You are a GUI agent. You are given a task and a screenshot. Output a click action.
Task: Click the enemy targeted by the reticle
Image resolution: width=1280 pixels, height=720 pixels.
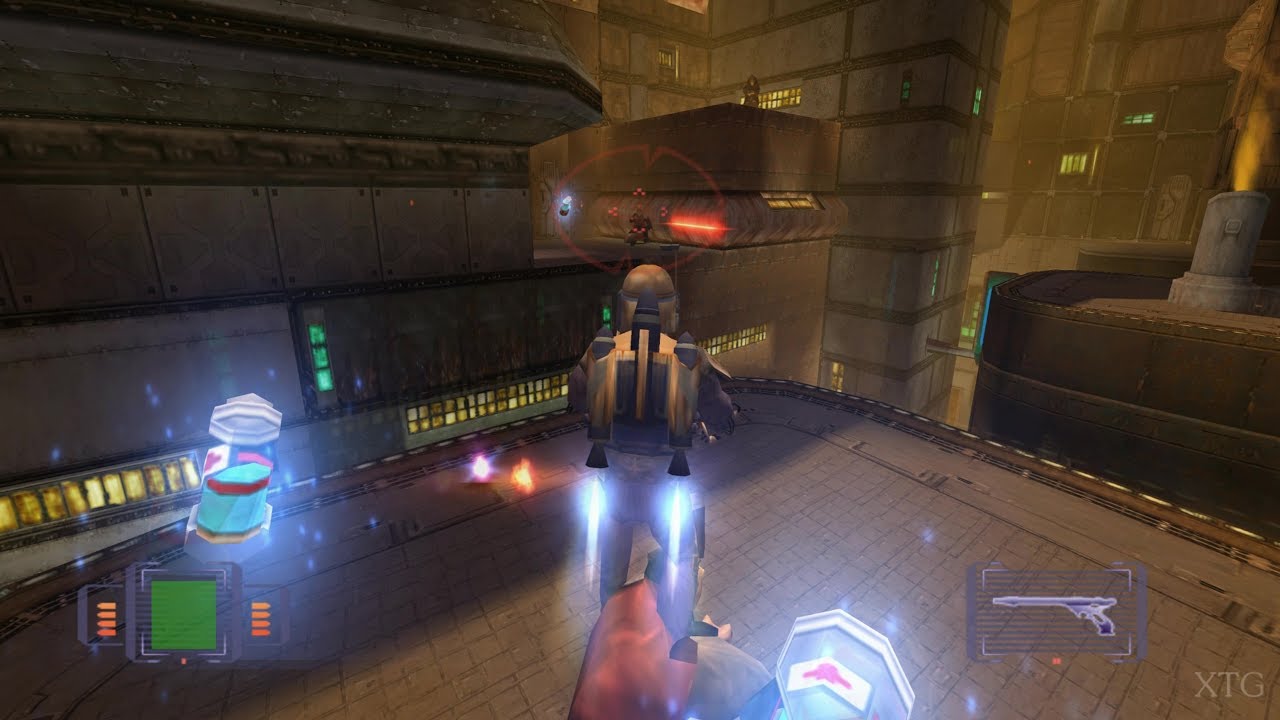[x=638, y=226]
